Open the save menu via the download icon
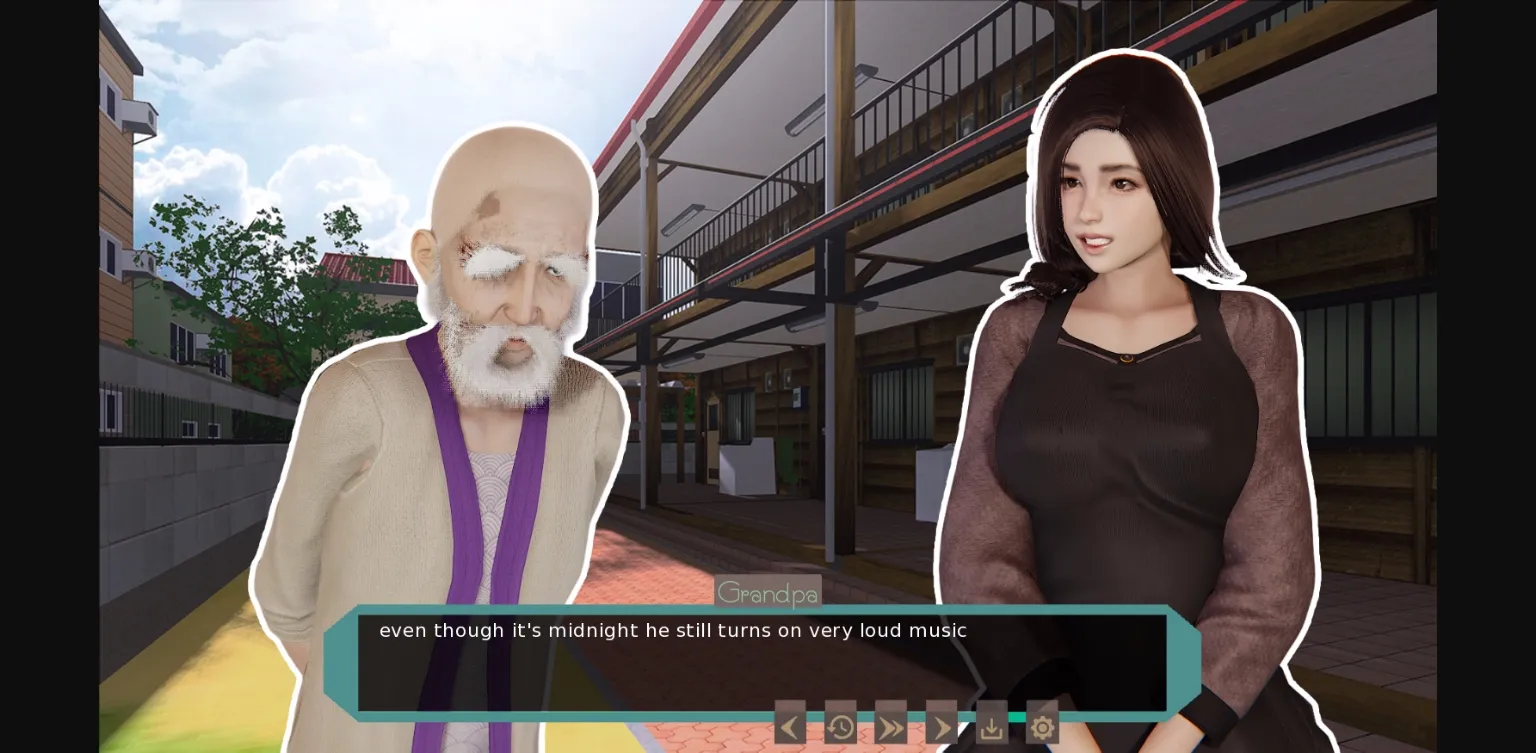1536x753 pixels. 991,726
